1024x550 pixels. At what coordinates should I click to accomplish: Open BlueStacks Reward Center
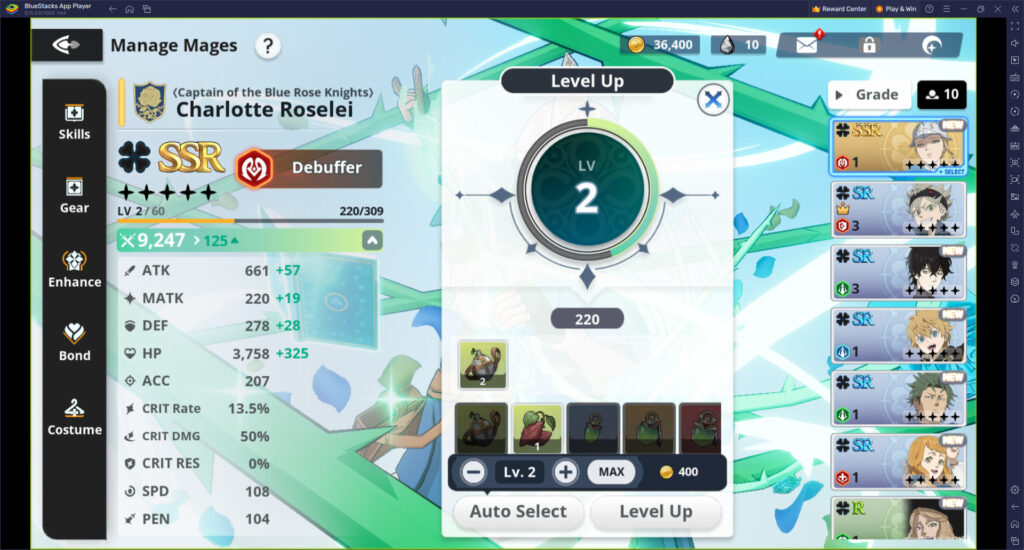(x=838, y=9)
